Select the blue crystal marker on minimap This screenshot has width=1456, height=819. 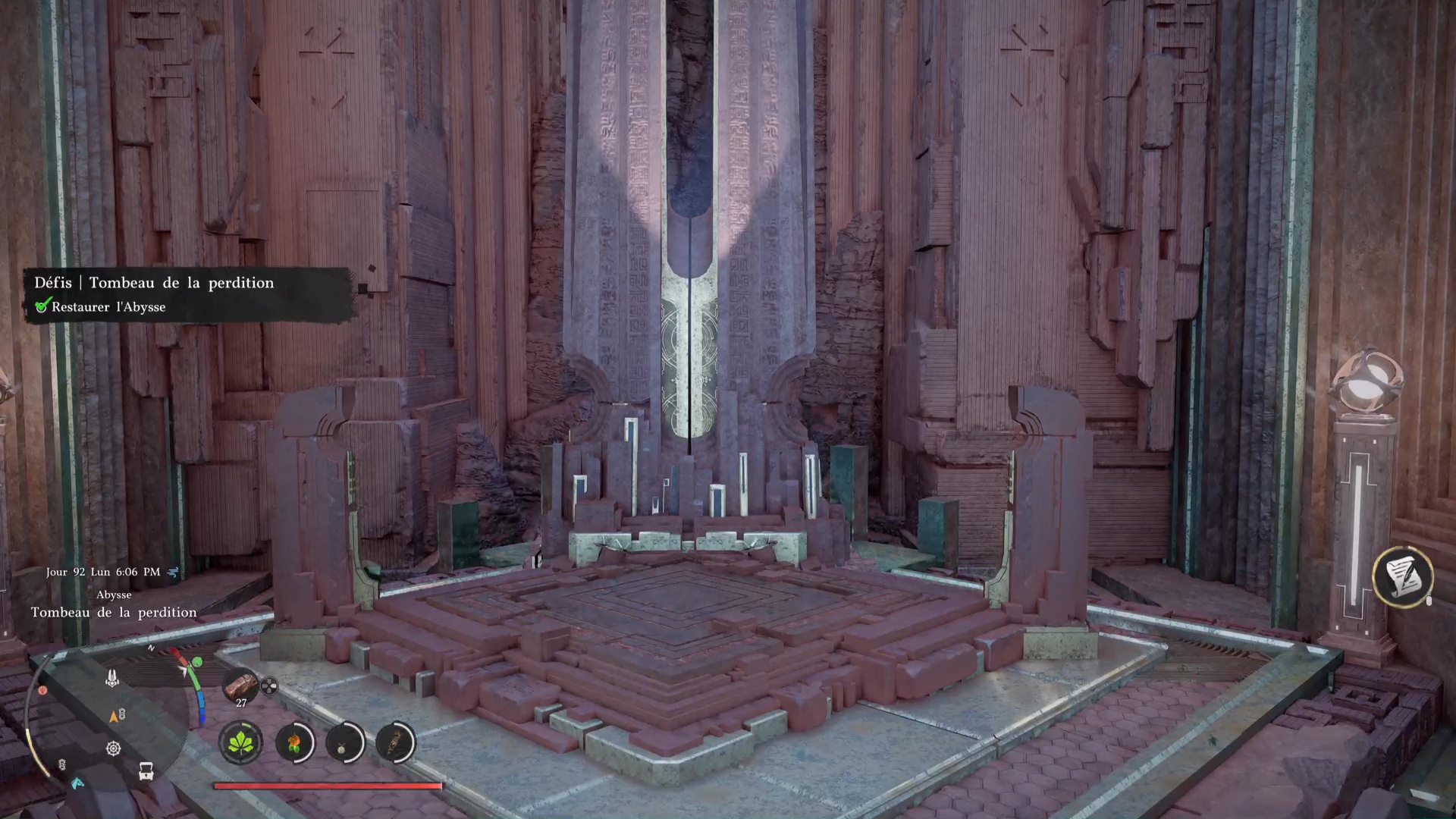point(77,783)
